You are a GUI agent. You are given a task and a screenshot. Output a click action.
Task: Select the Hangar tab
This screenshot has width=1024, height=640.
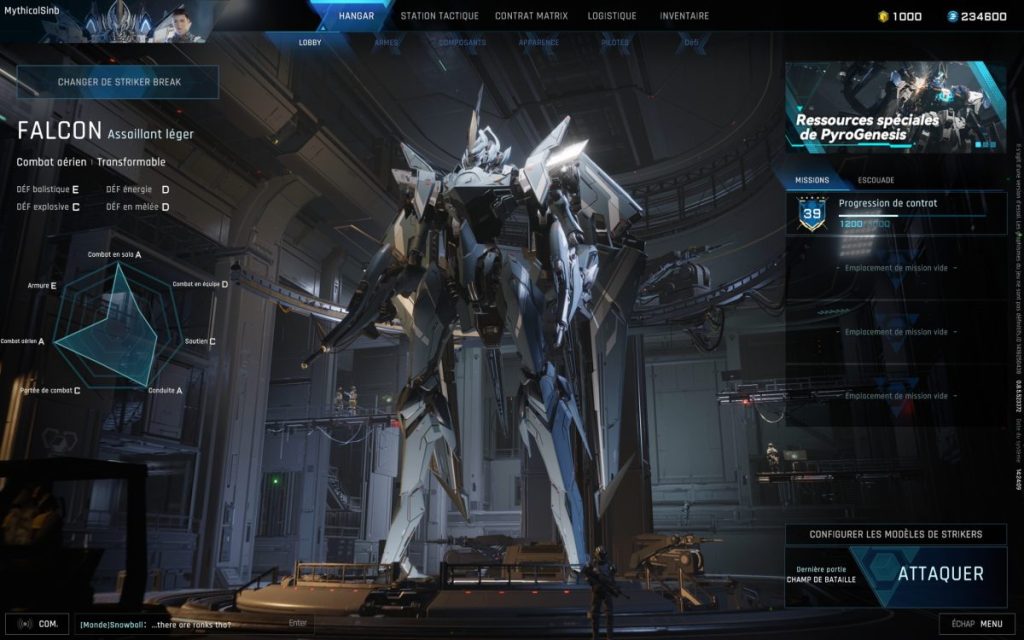click(x=356, y=16)
